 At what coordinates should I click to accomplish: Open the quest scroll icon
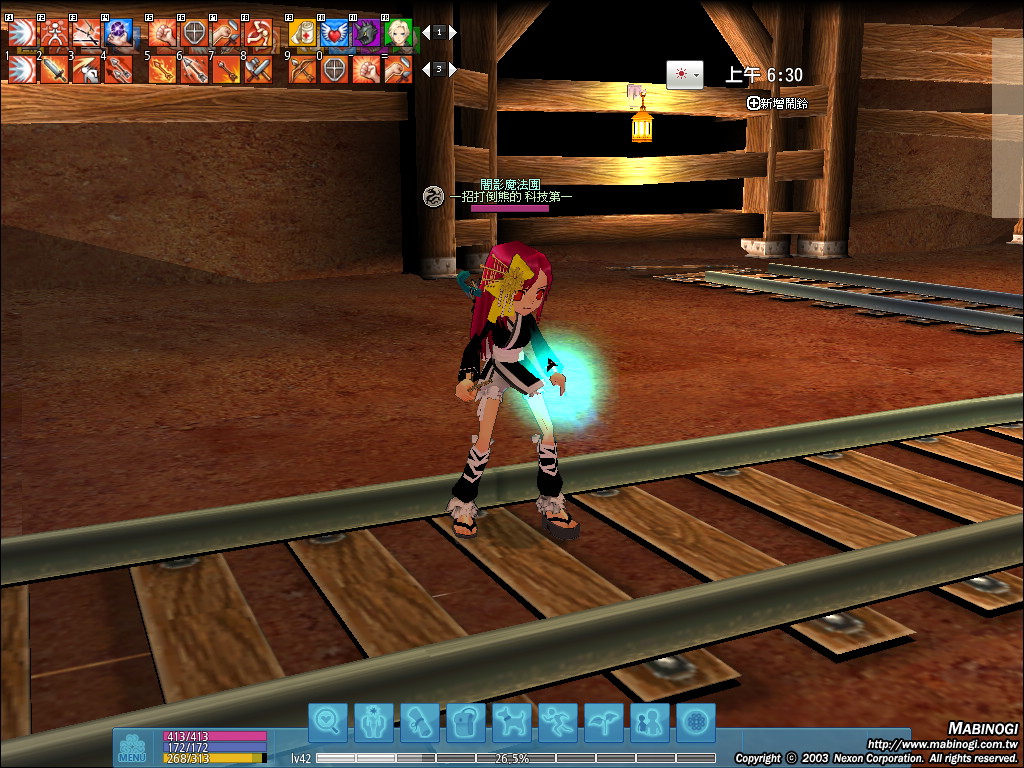(420, 719)
